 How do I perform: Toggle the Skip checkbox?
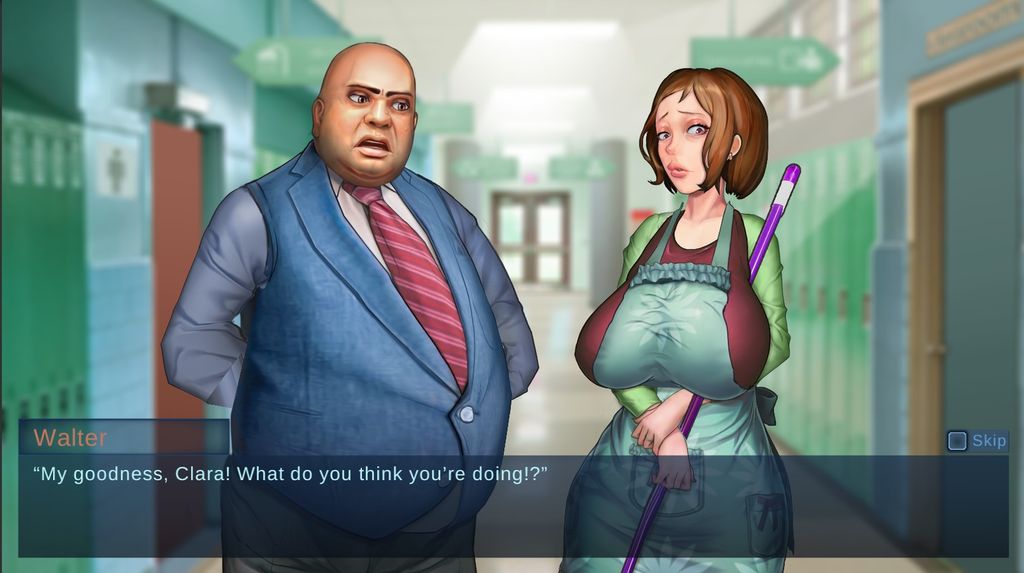pos(957,441)
